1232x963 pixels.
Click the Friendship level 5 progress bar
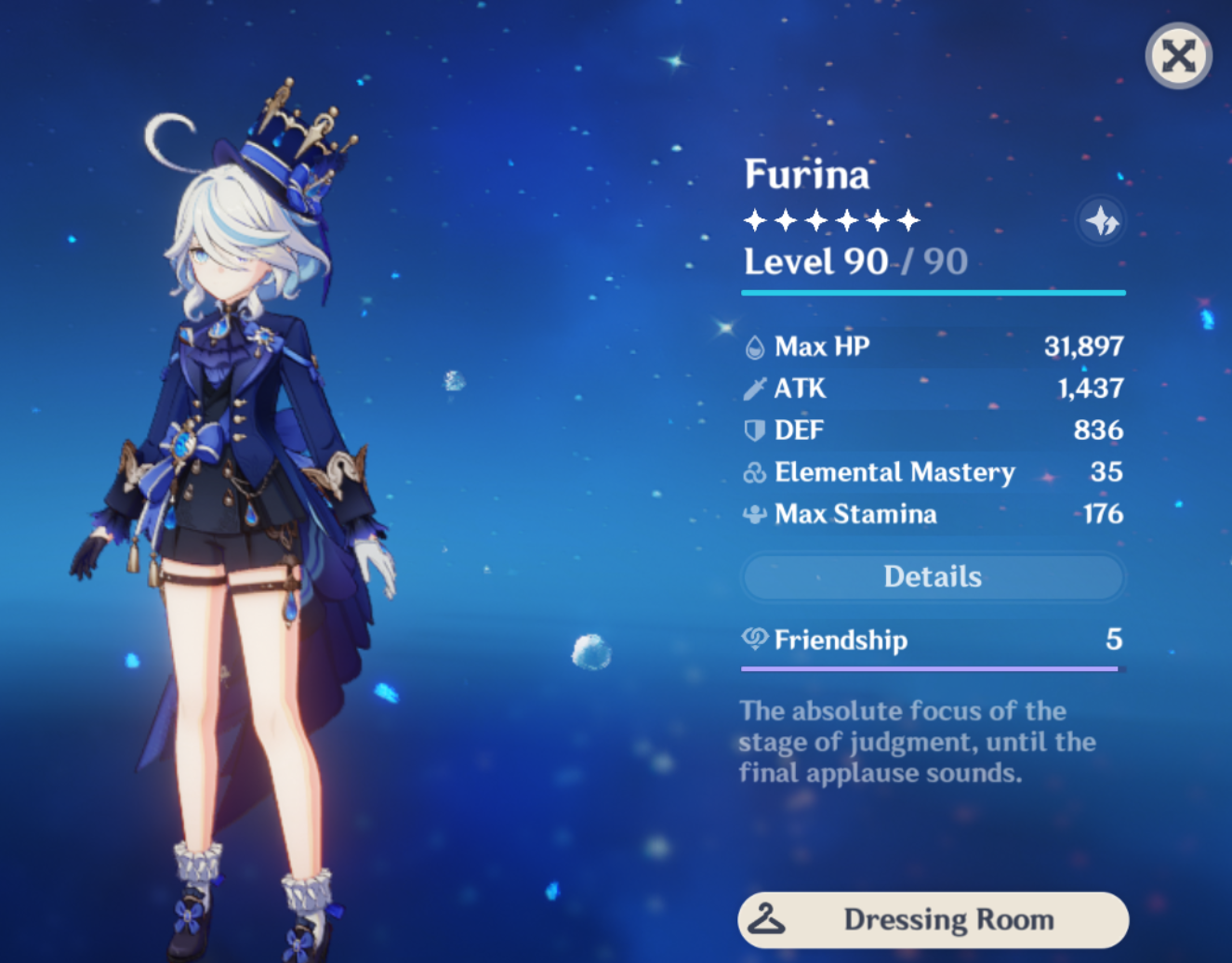click(x=932, y=667)
